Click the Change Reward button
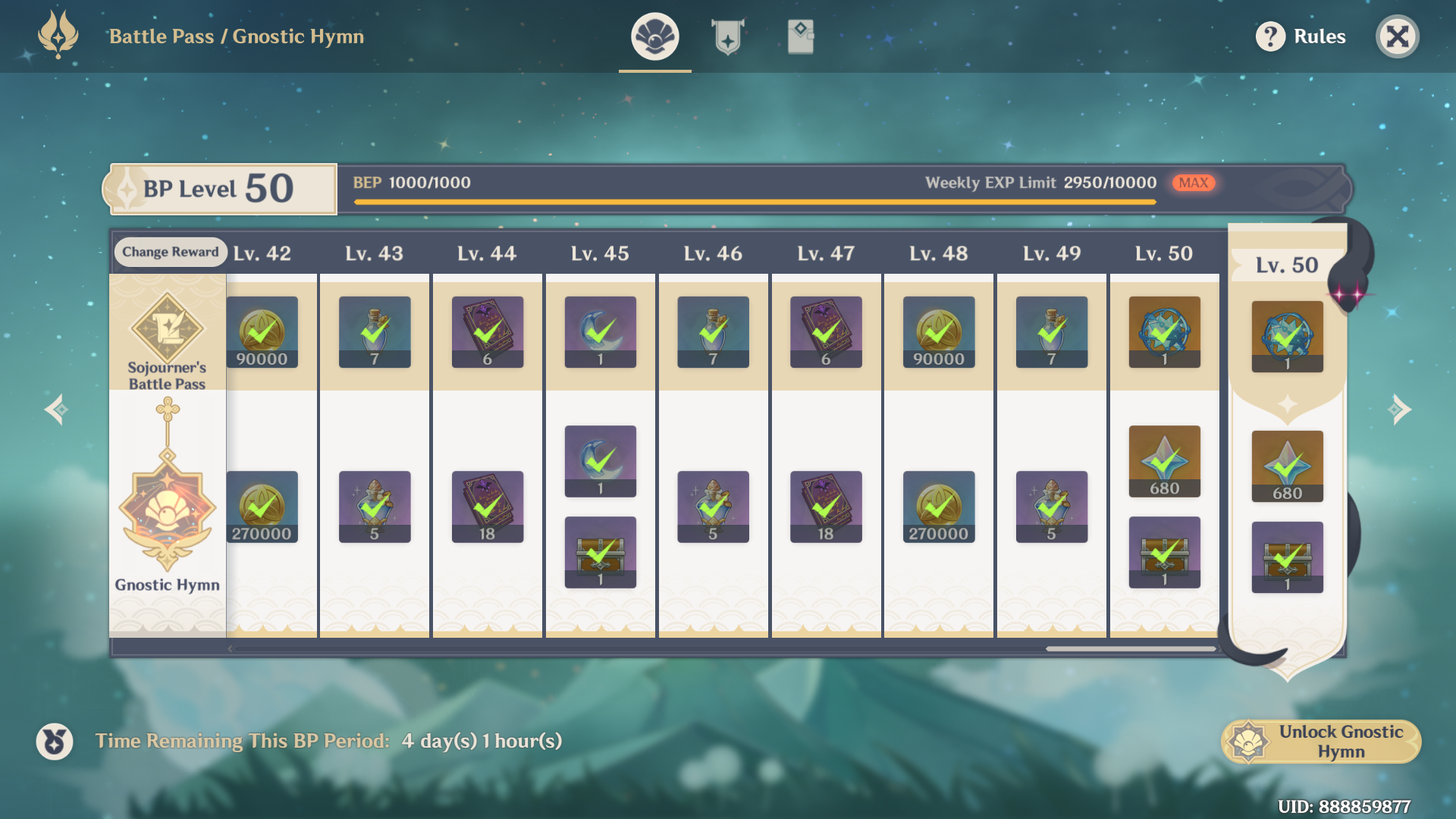This screenshot has height=819, width=1456. (x=170, y=252)
